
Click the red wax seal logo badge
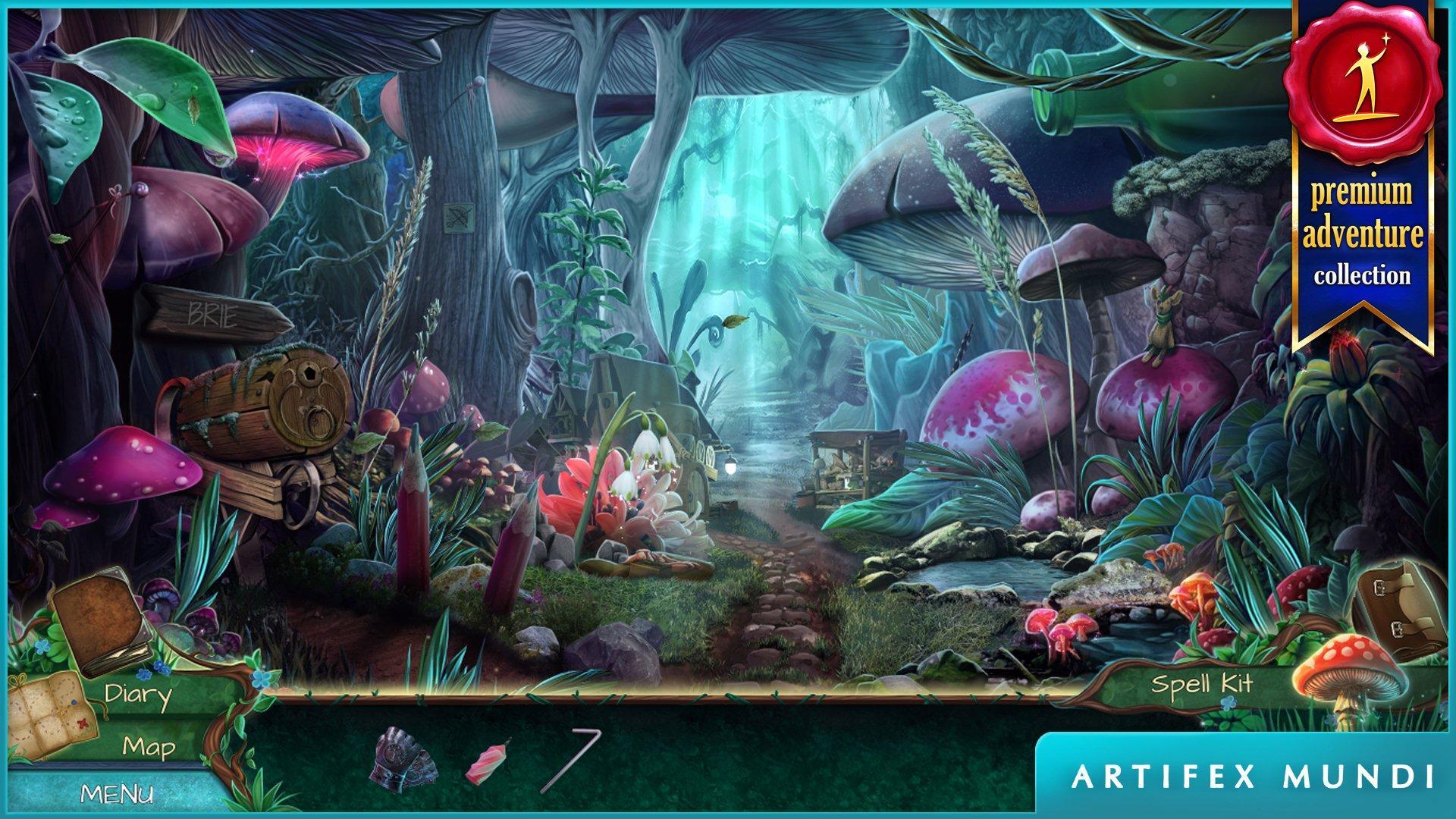click(x=1361, y=83)
